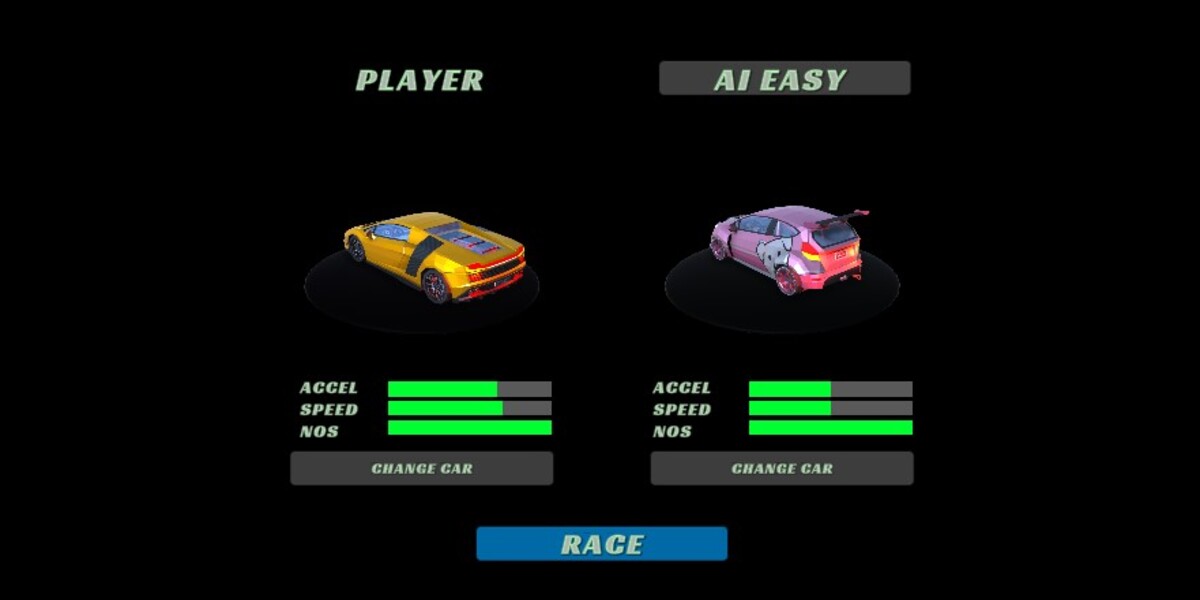The width and height of the screenshot is (1200, 600).
Task: Start the race with the RACE button
Action: click(601, 544)
